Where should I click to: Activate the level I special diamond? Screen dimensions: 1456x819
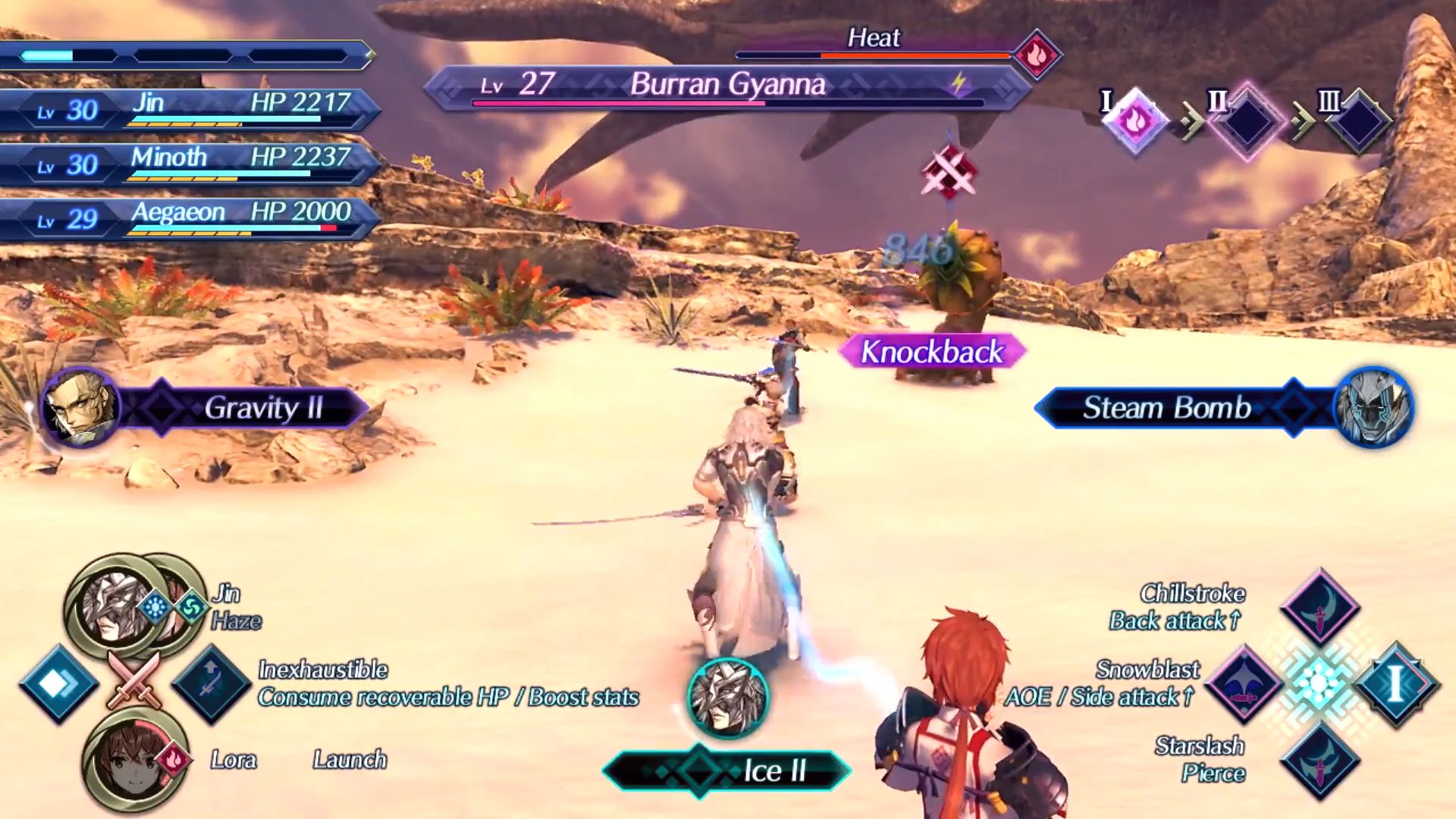(x=1395, y=683)
